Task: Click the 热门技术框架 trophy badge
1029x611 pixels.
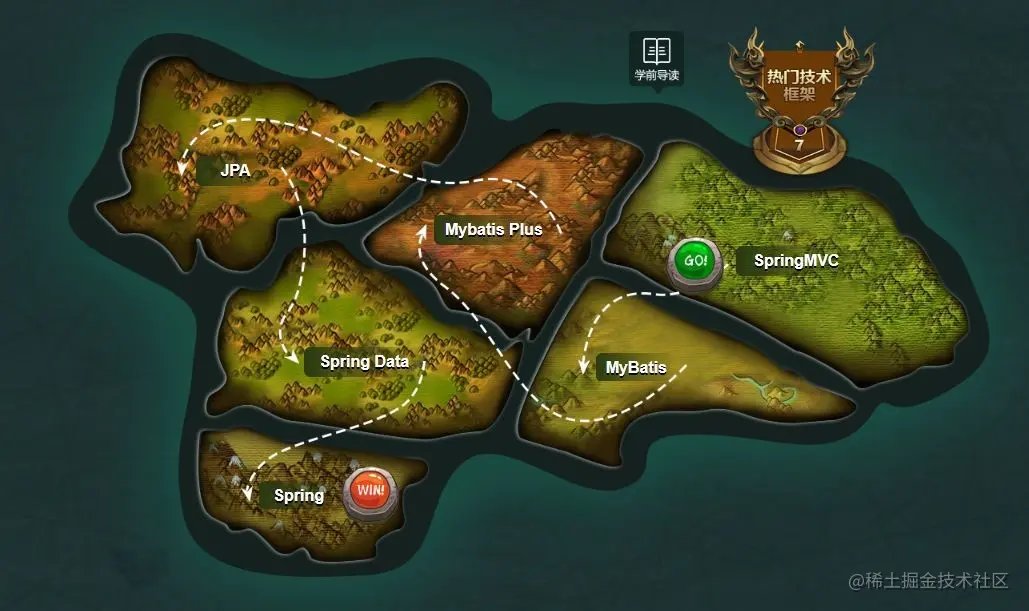Action: 799,102
